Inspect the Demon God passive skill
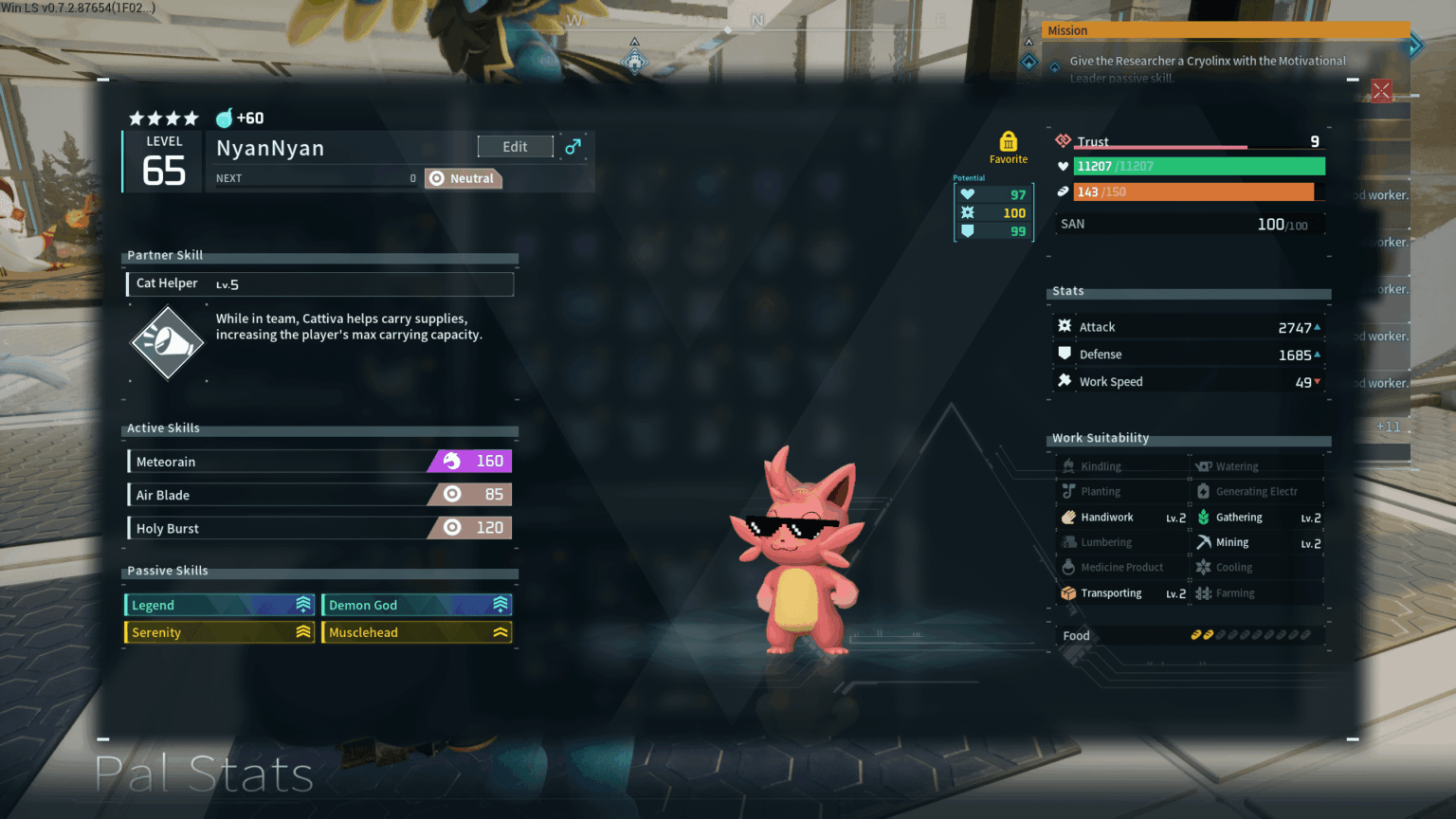 (x=417, y=605)
